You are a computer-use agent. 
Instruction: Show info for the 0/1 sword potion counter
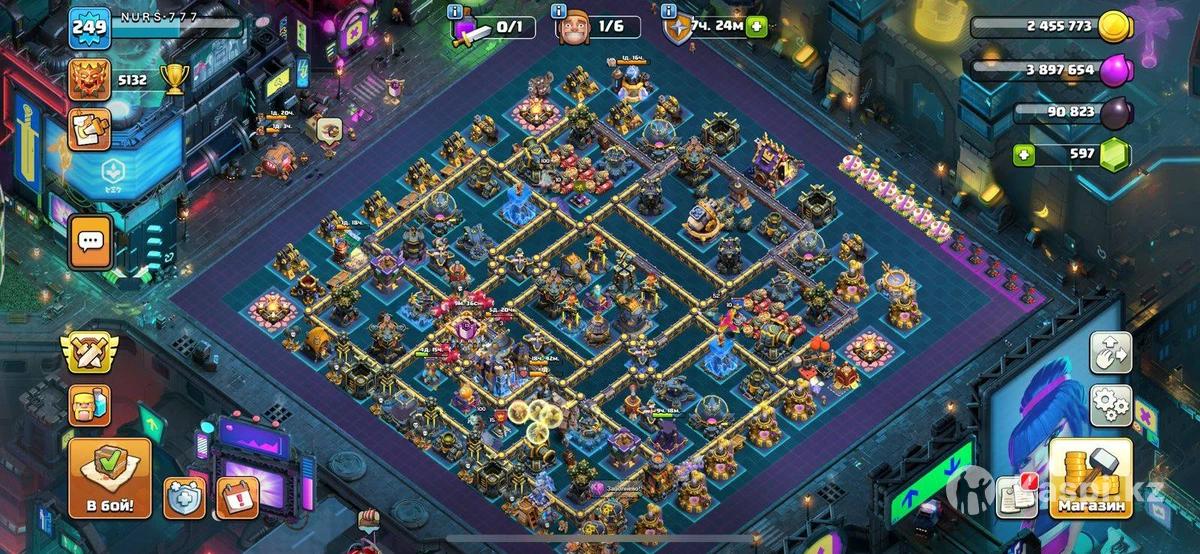457,11
